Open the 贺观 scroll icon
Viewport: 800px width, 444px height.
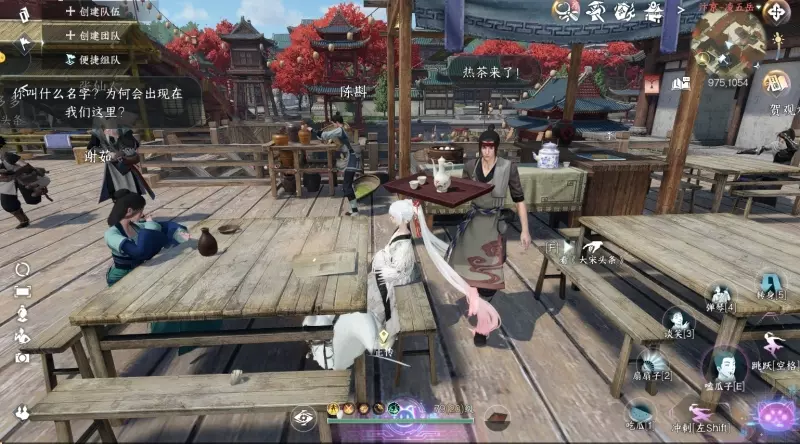775,83
